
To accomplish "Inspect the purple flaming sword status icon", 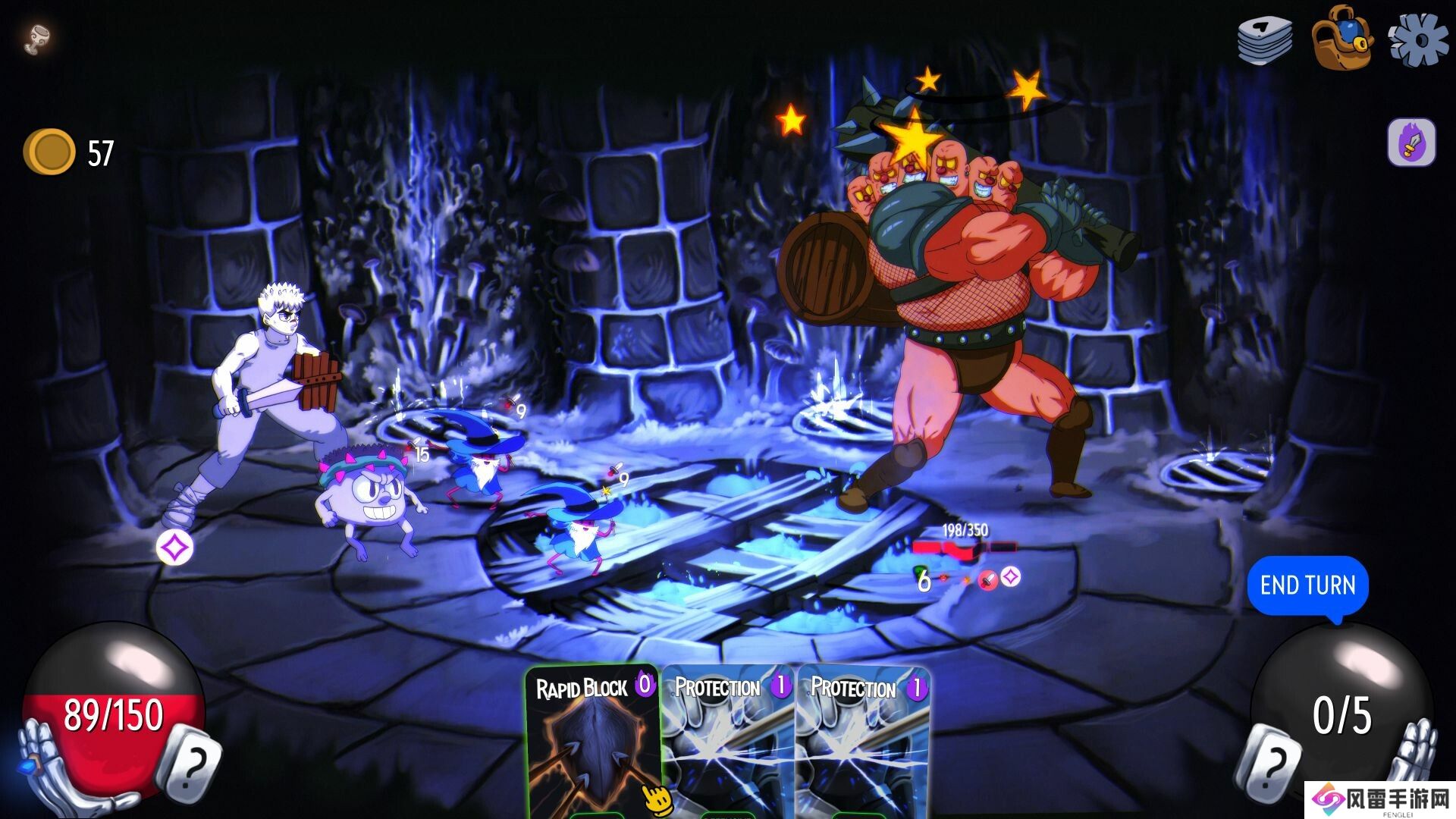I will 1411,142.
